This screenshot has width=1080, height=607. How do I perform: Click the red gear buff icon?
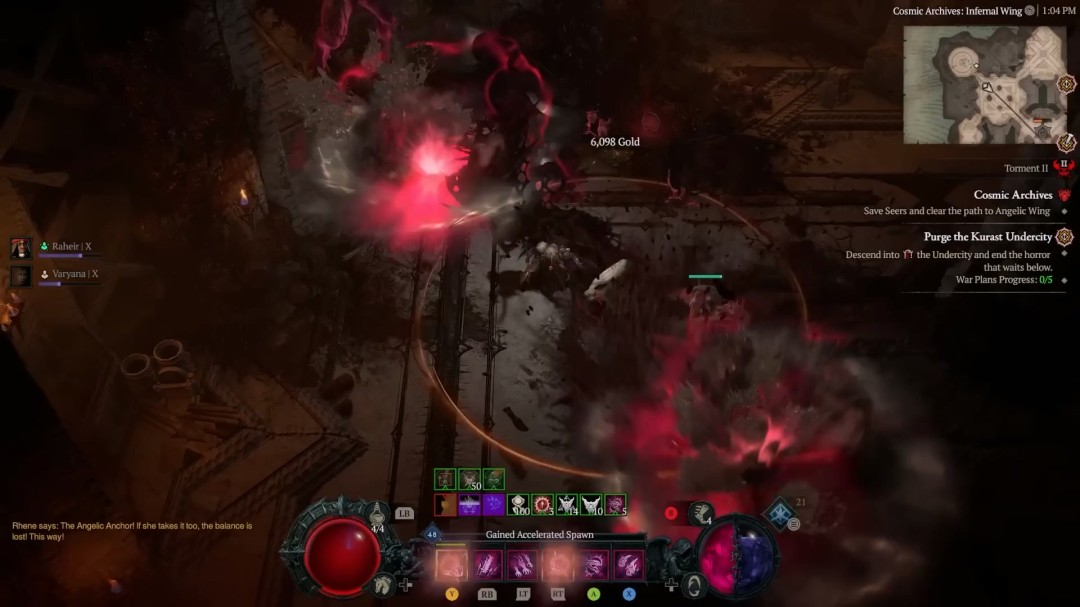click(543, 505)
